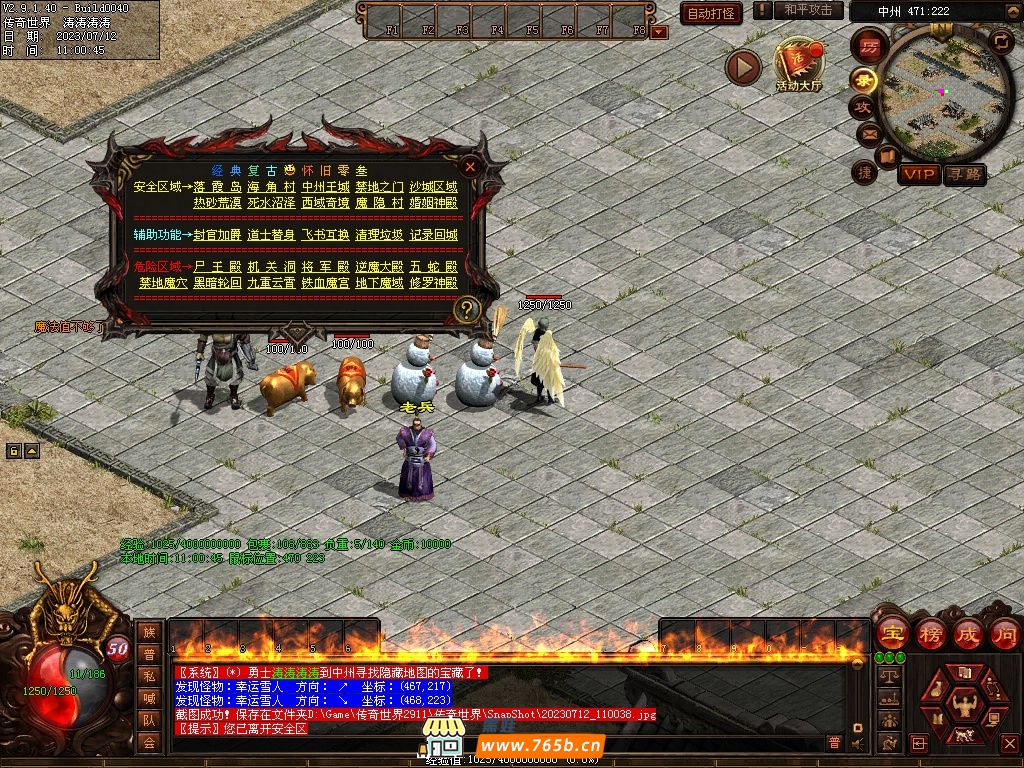1024x768 pixels.
Task: Use the 清理垃圾 helper function
Action: coord(379,235)
